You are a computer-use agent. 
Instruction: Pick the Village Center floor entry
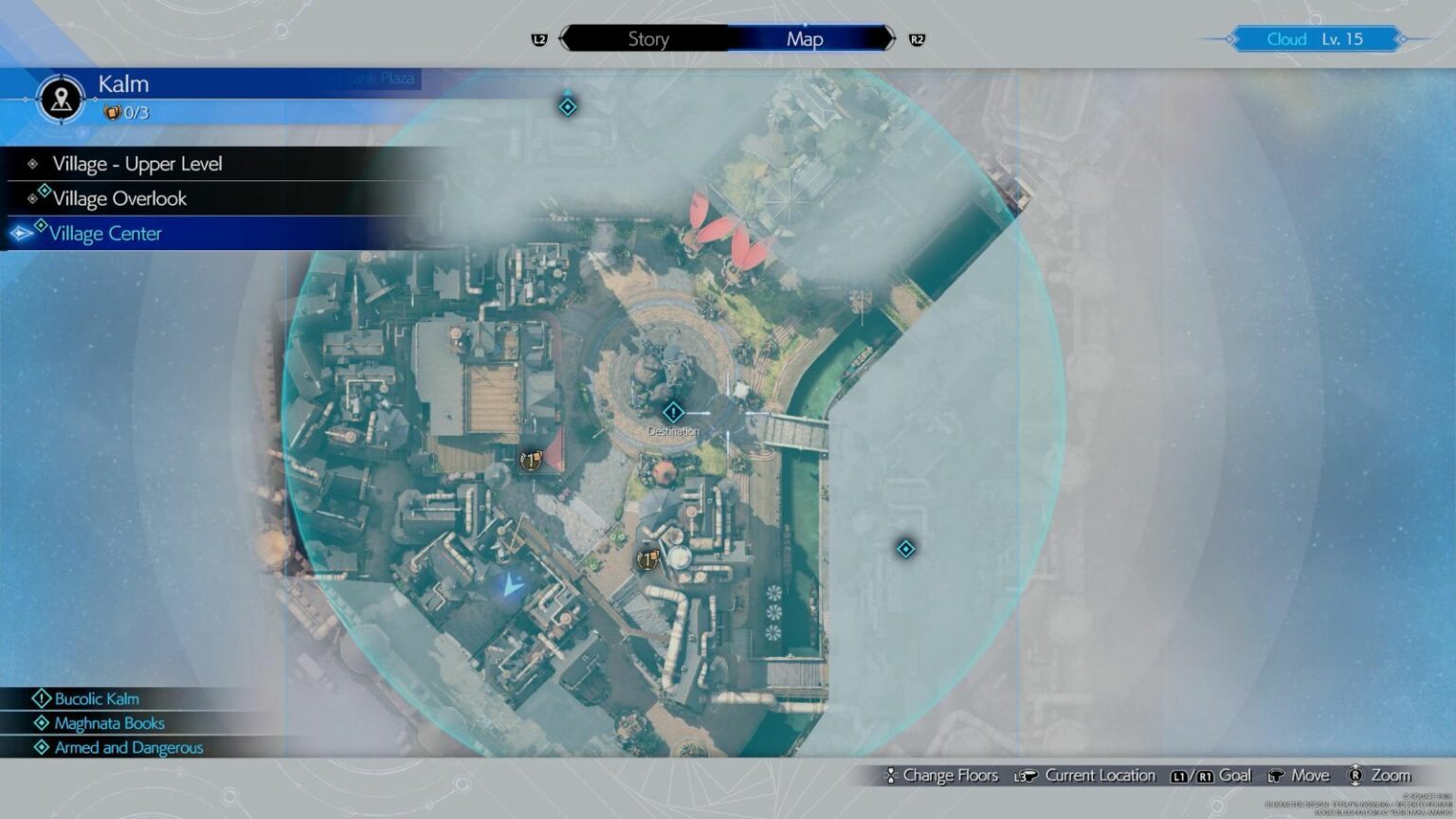coord(105,234)
